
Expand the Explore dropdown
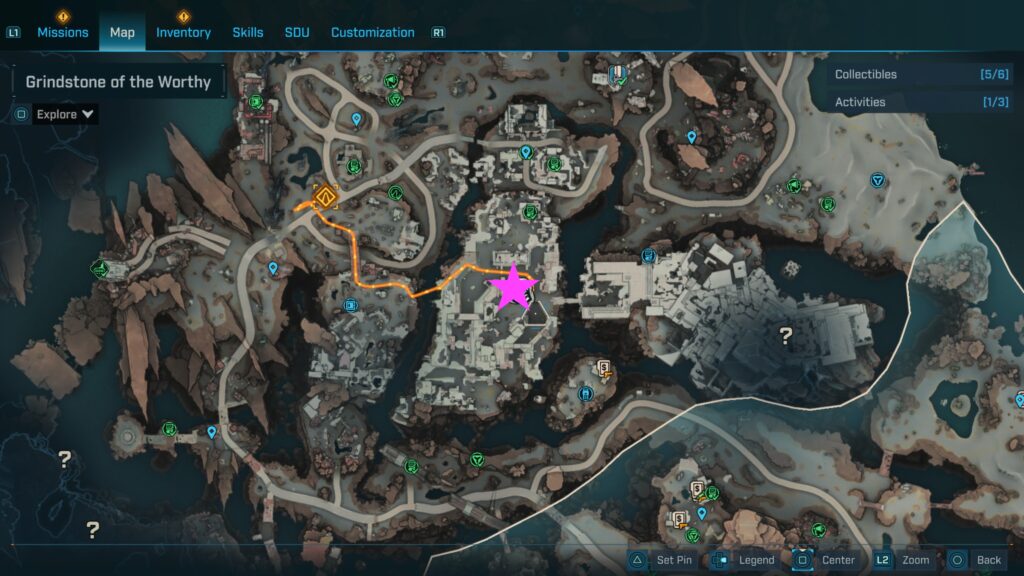click(x=65, y=114)
